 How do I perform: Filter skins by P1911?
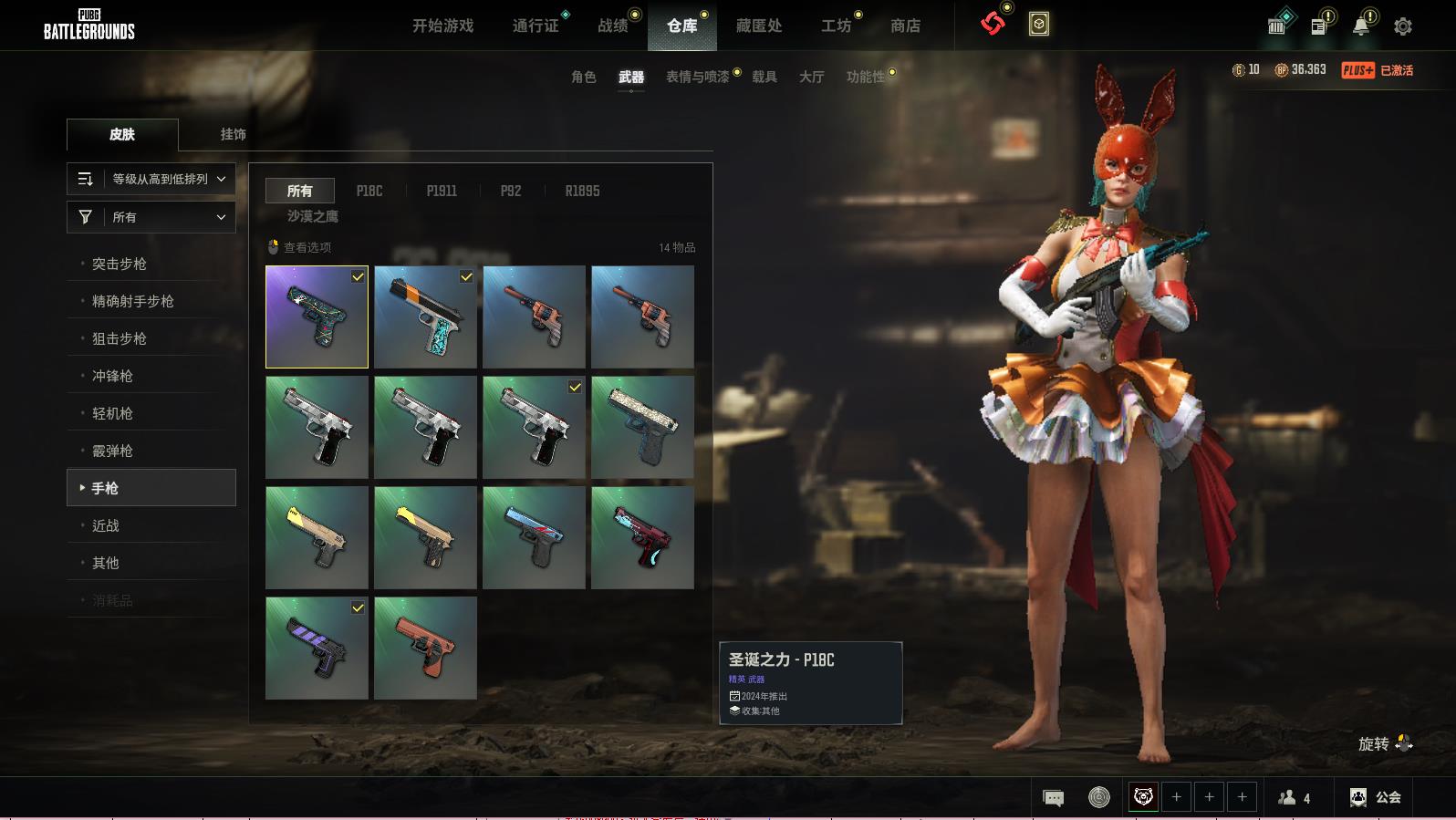pos(442,191)
